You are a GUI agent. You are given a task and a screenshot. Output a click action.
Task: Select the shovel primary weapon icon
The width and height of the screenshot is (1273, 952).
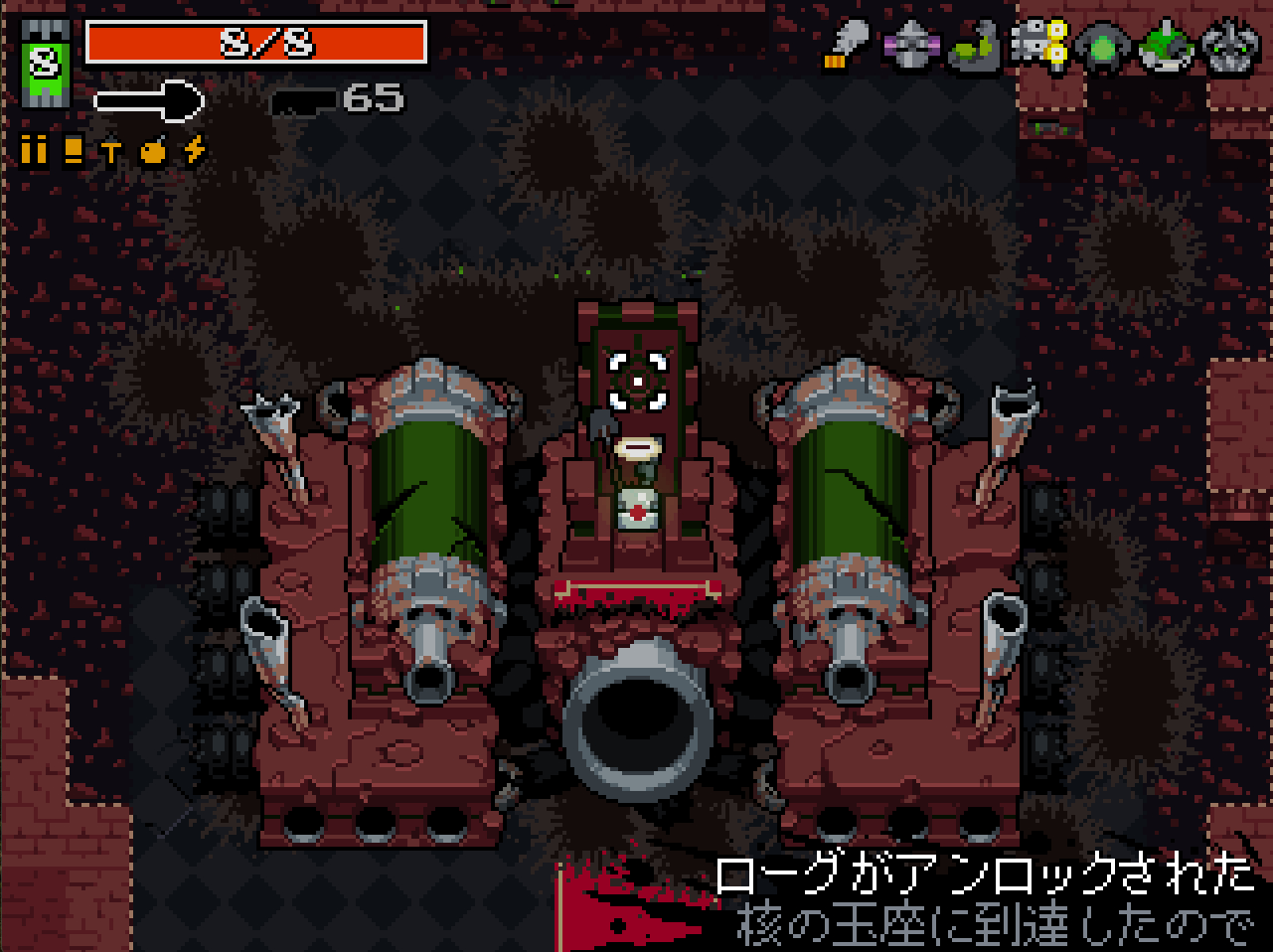point(149,99)
